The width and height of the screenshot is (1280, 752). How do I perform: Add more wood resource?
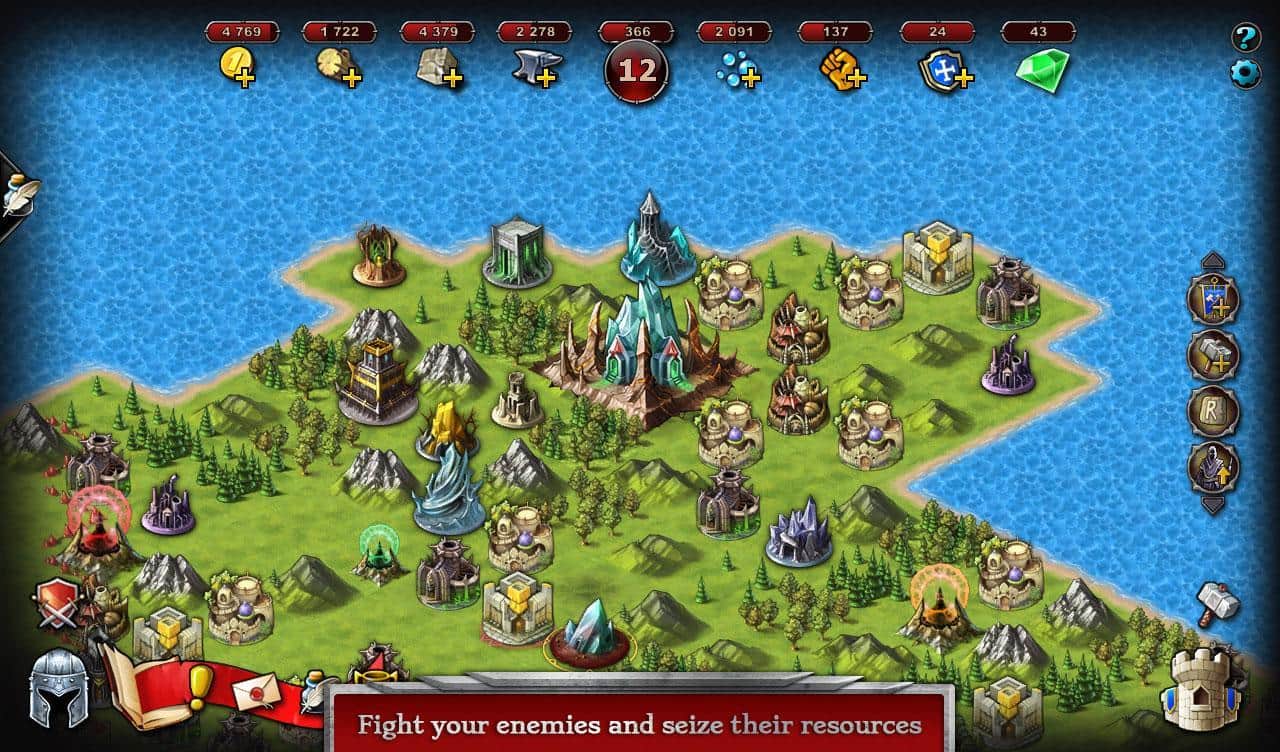(338, 69)
